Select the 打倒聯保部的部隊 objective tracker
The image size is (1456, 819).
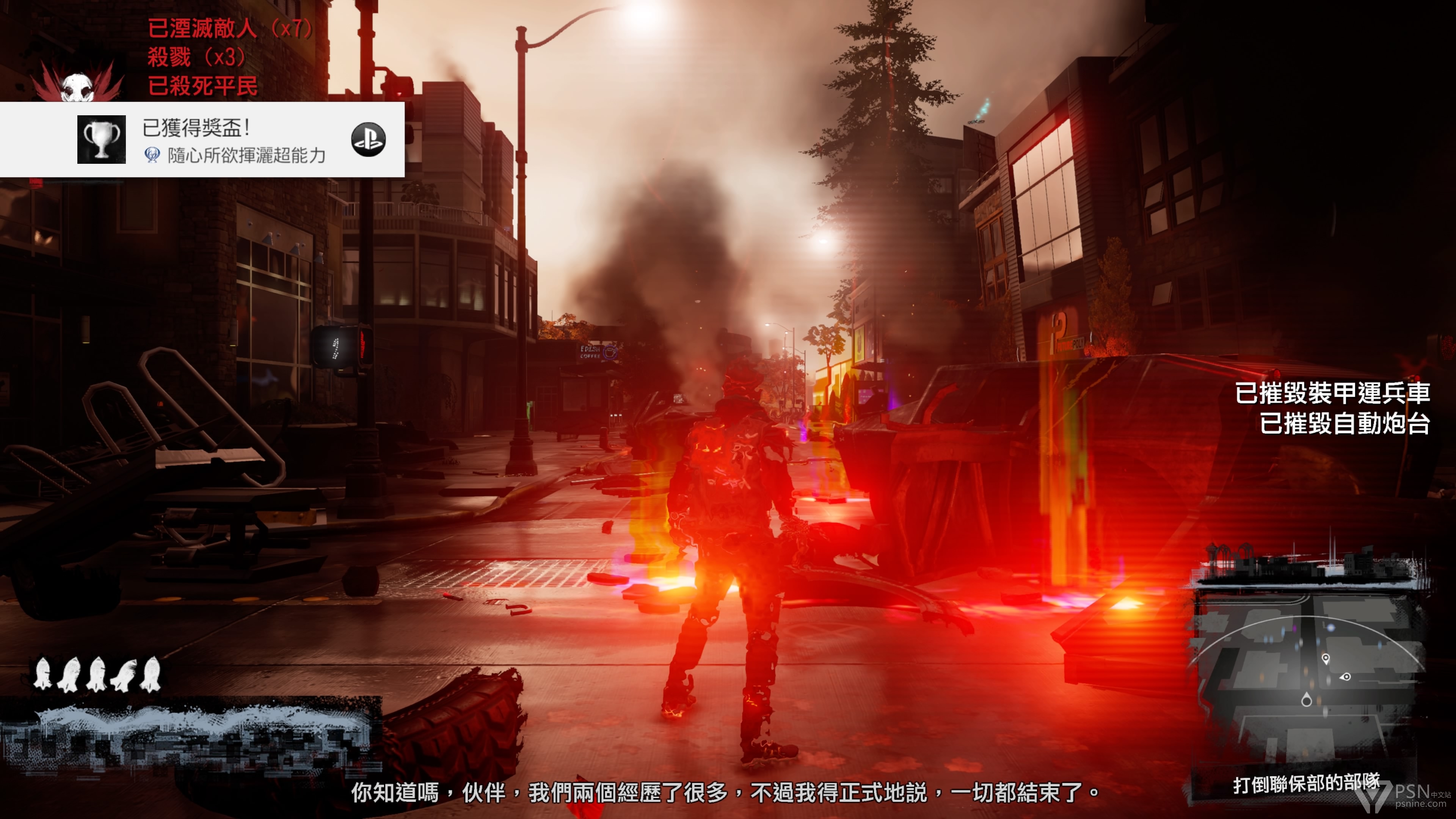pyautogui.click(x=1305, y=784)
